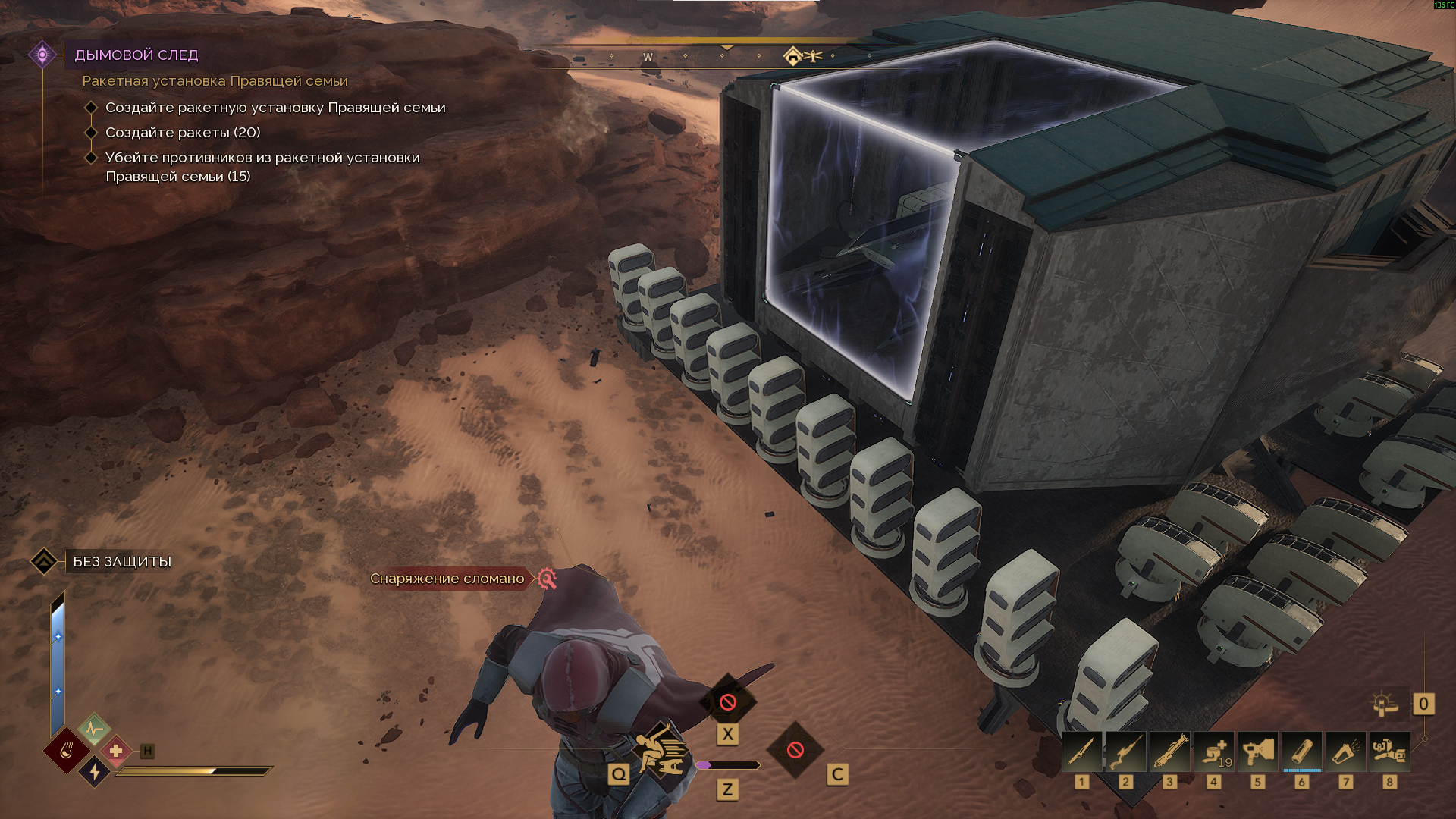Click the disabled ability above the X key

(728, 701)
